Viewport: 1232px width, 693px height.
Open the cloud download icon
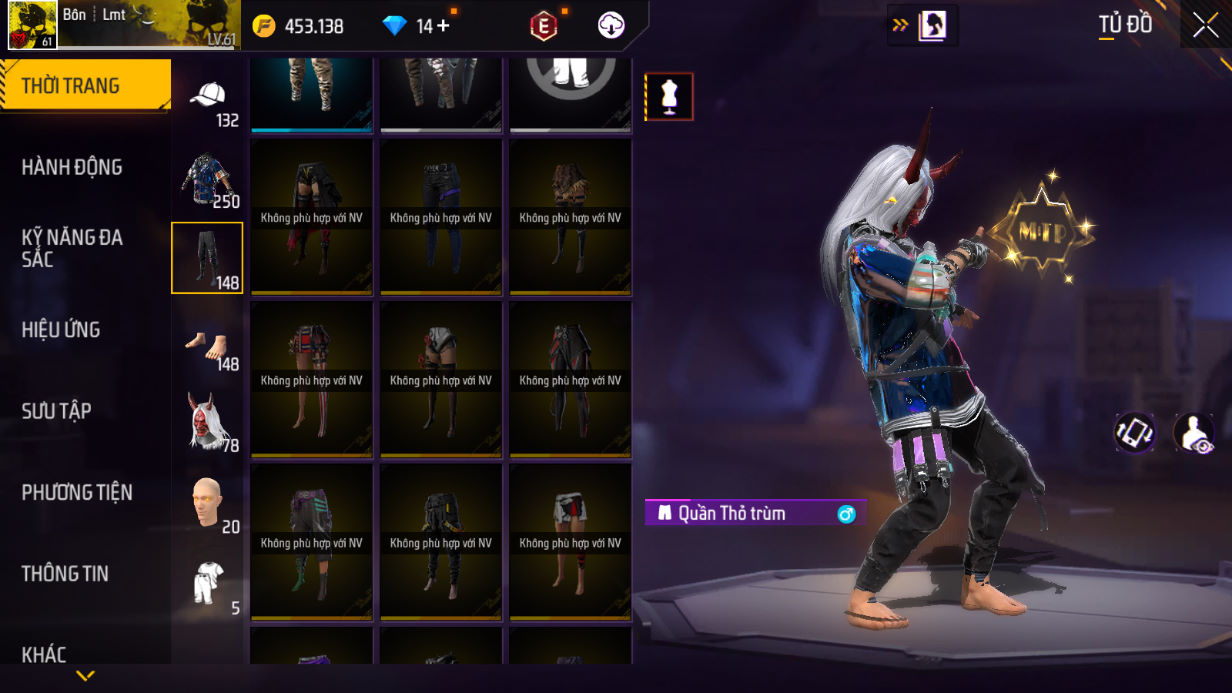coord(611,26)
